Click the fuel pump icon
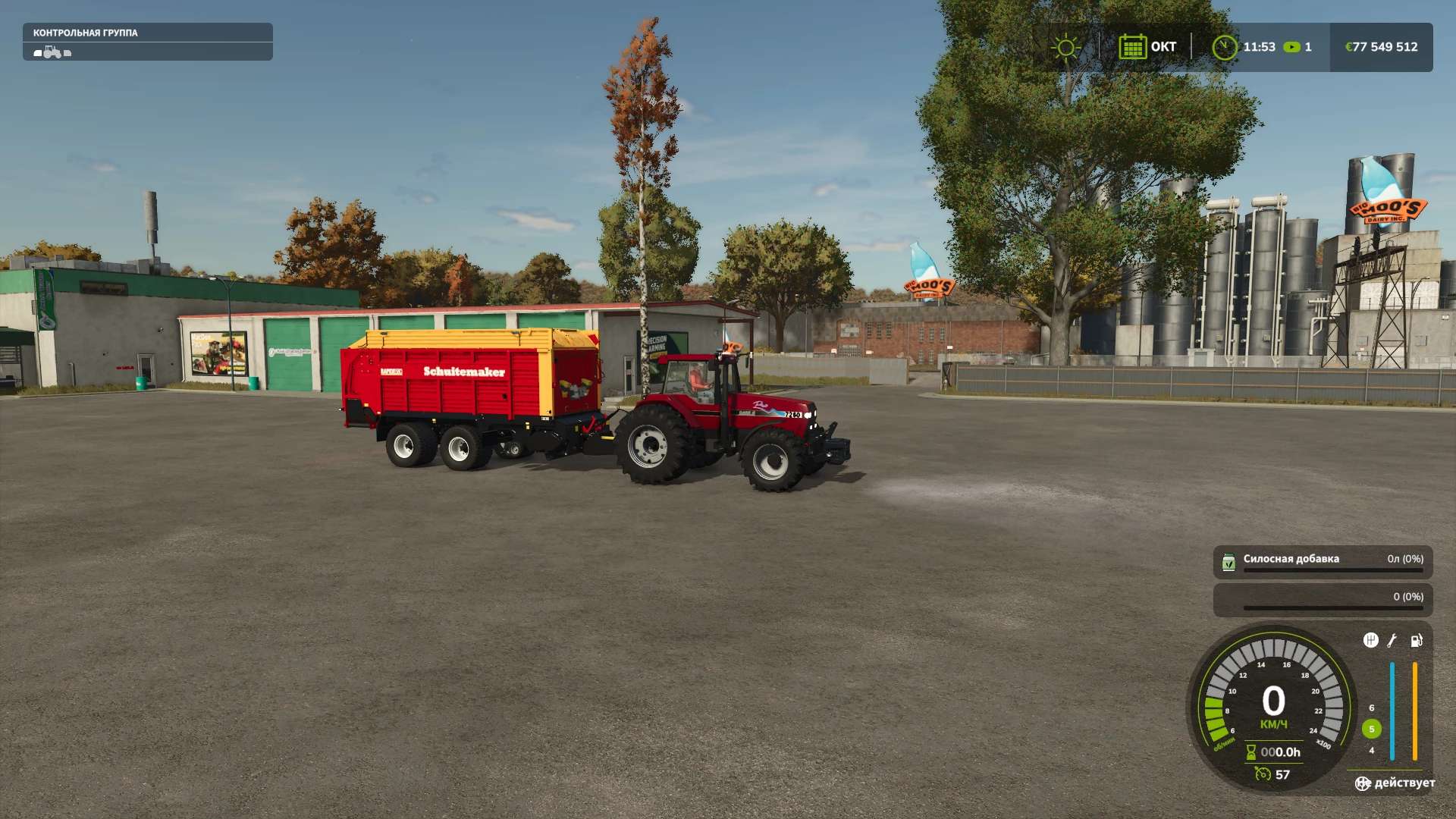The height and width of the screenshot is (819, 1456). [1416, 640]
